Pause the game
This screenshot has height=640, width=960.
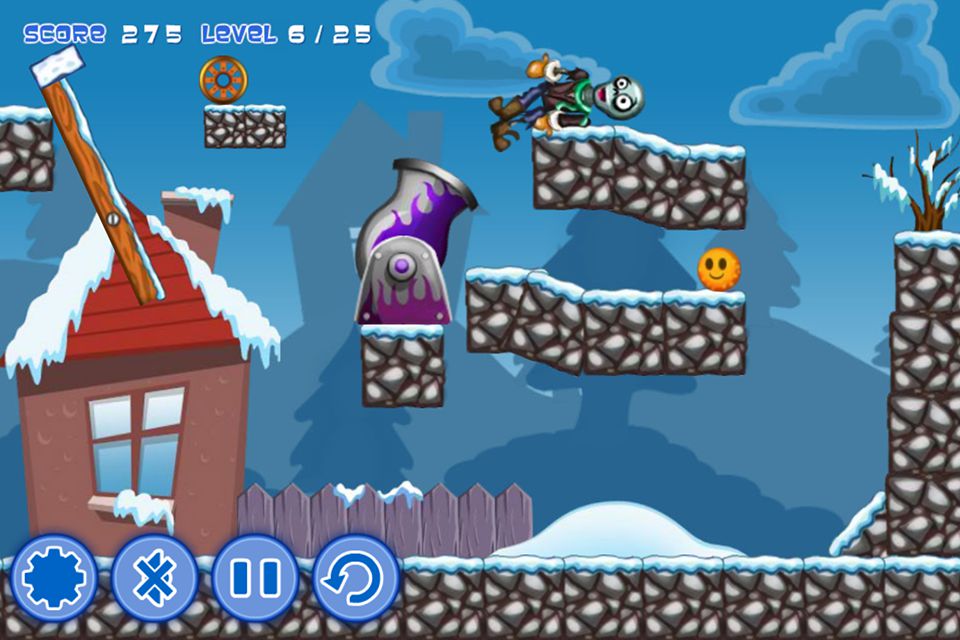tap(255, 577)
